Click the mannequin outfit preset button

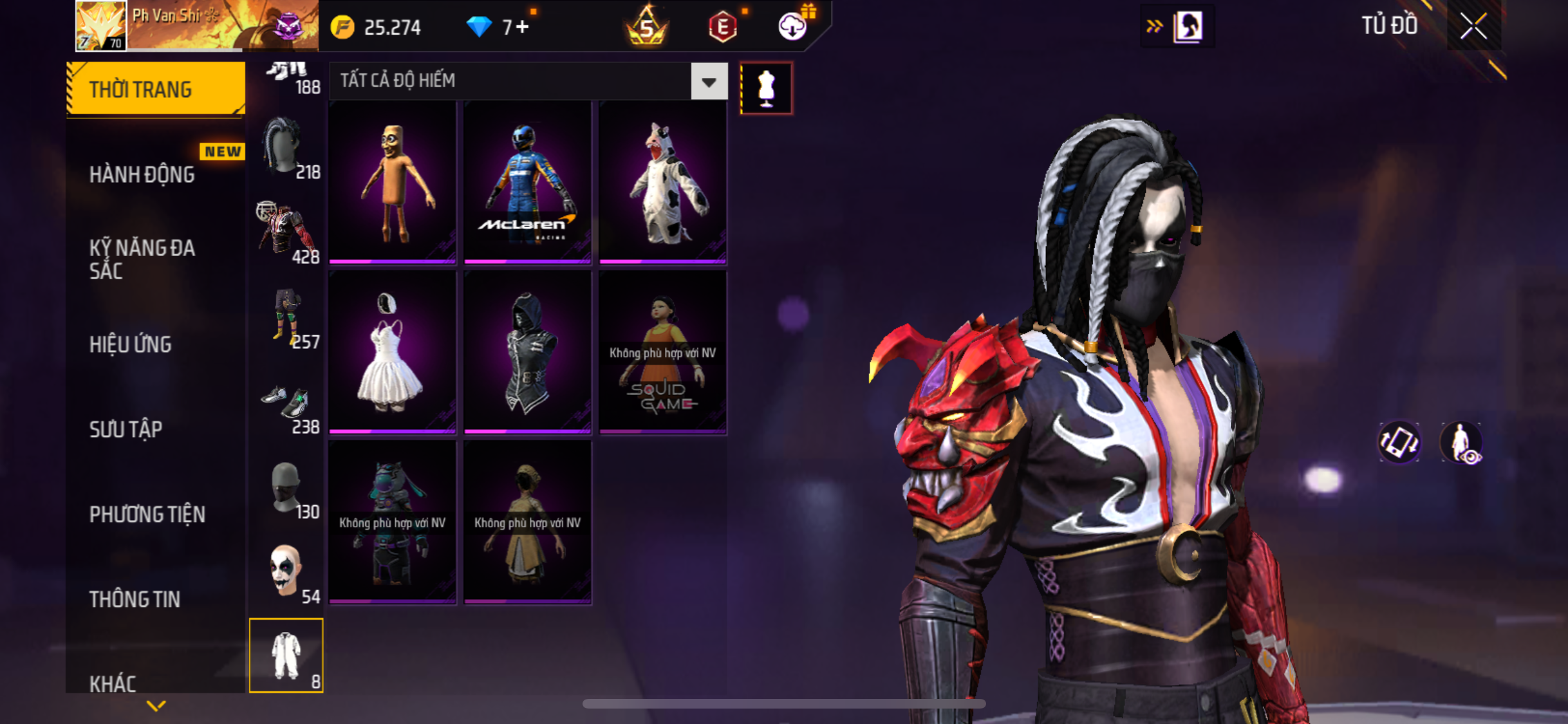(x=766, y=88)
